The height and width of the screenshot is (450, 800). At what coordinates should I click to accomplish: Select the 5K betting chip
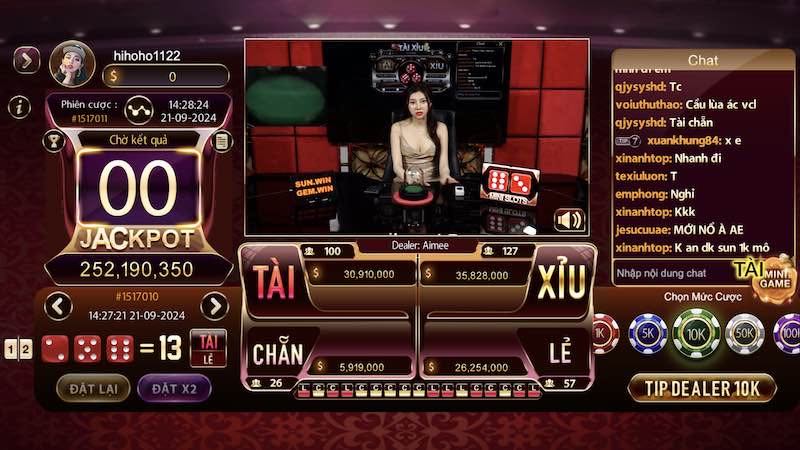click(648, 332)
